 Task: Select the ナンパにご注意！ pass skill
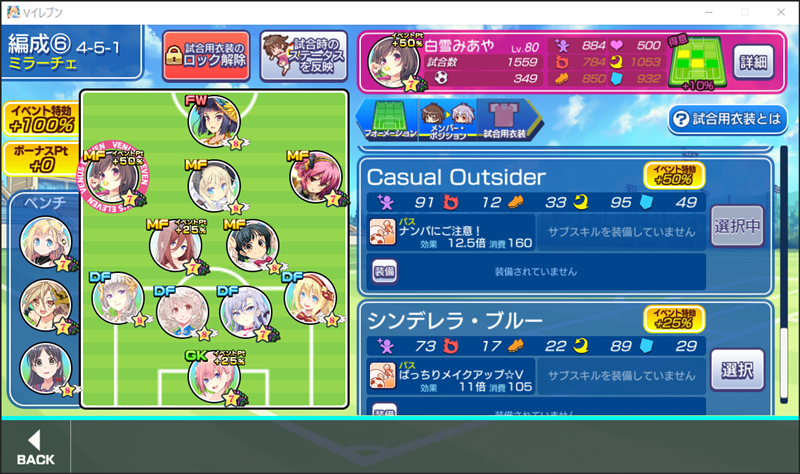click(x=450, y=231)
